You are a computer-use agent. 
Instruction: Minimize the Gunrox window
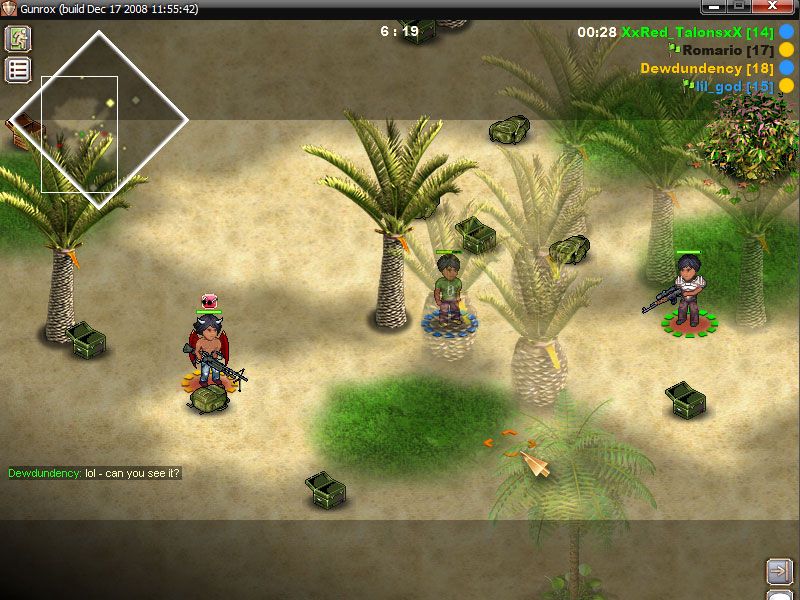click(714, 8)
